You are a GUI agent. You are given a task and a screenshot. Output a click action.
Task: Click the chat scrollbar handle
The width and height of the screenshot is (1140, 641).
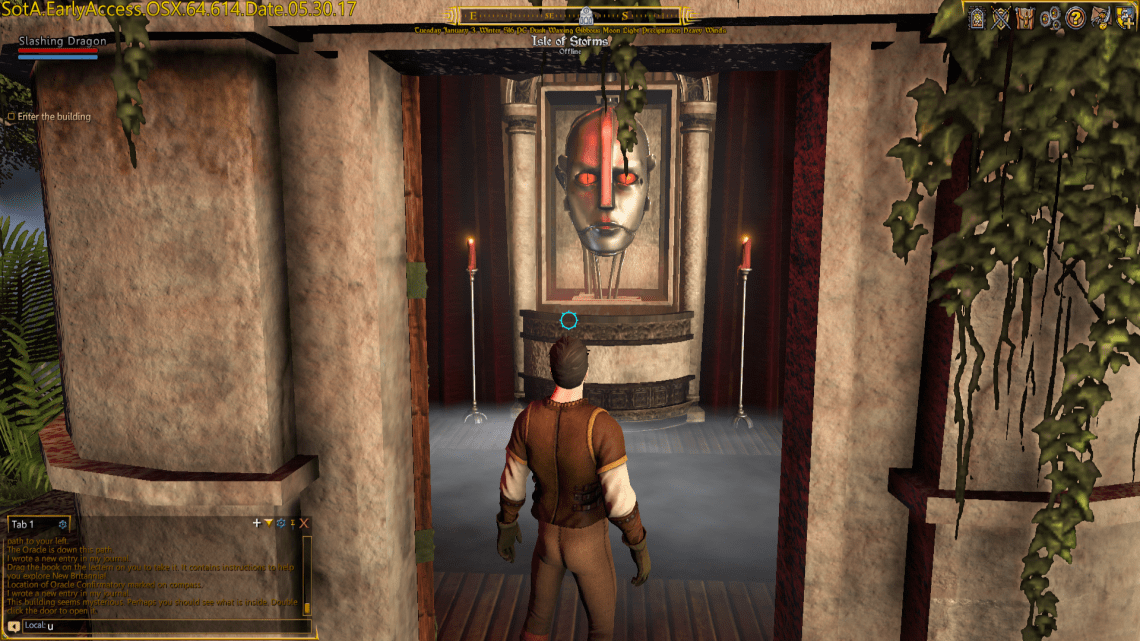tap(307, 607)
